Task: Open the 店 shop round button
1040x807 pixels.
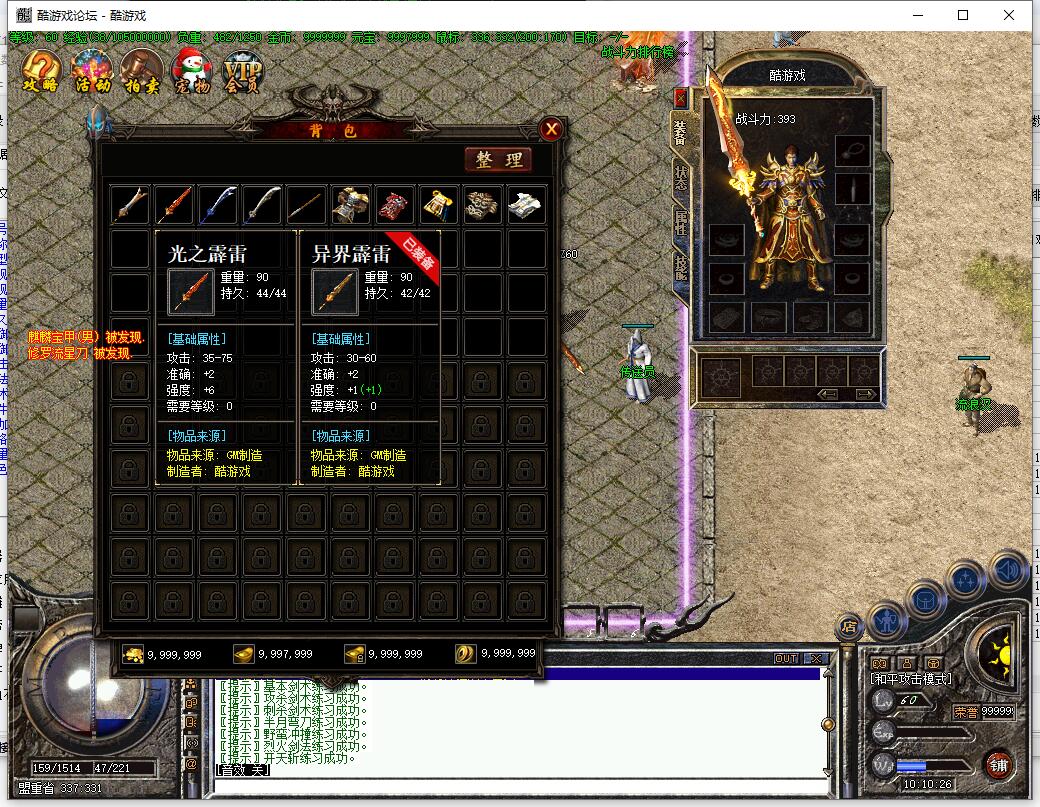Action: 849,627
